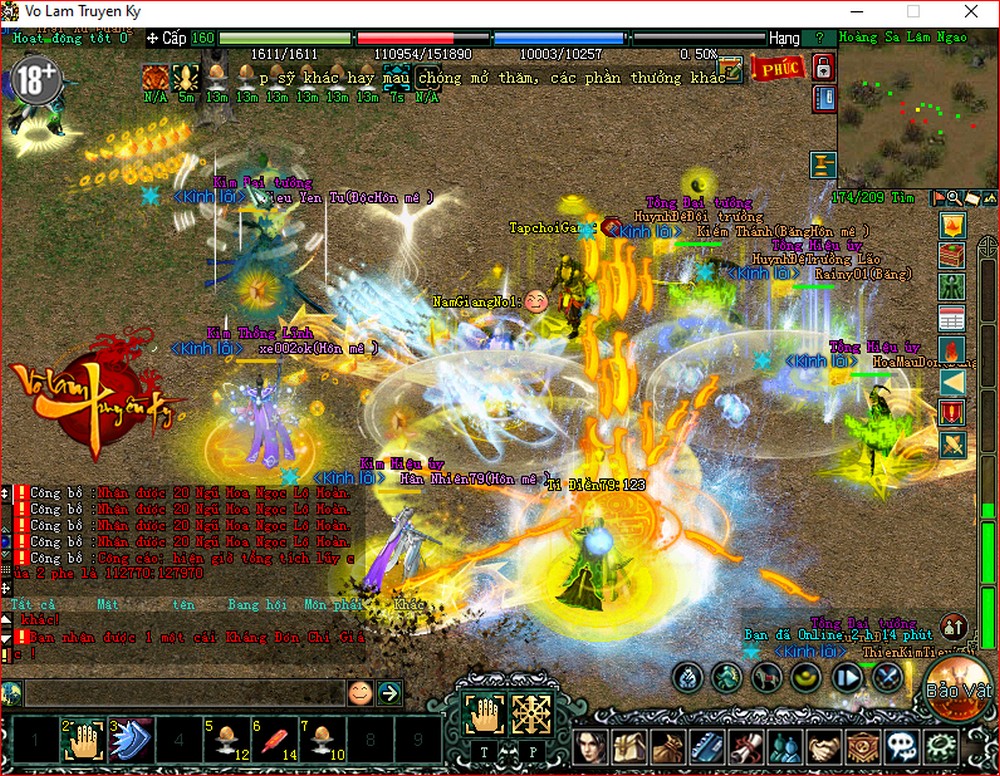Image resolution: width=1000 pixels, height=776 pixels.
Task: Open the magnifying glass map search
Action: 955,198
